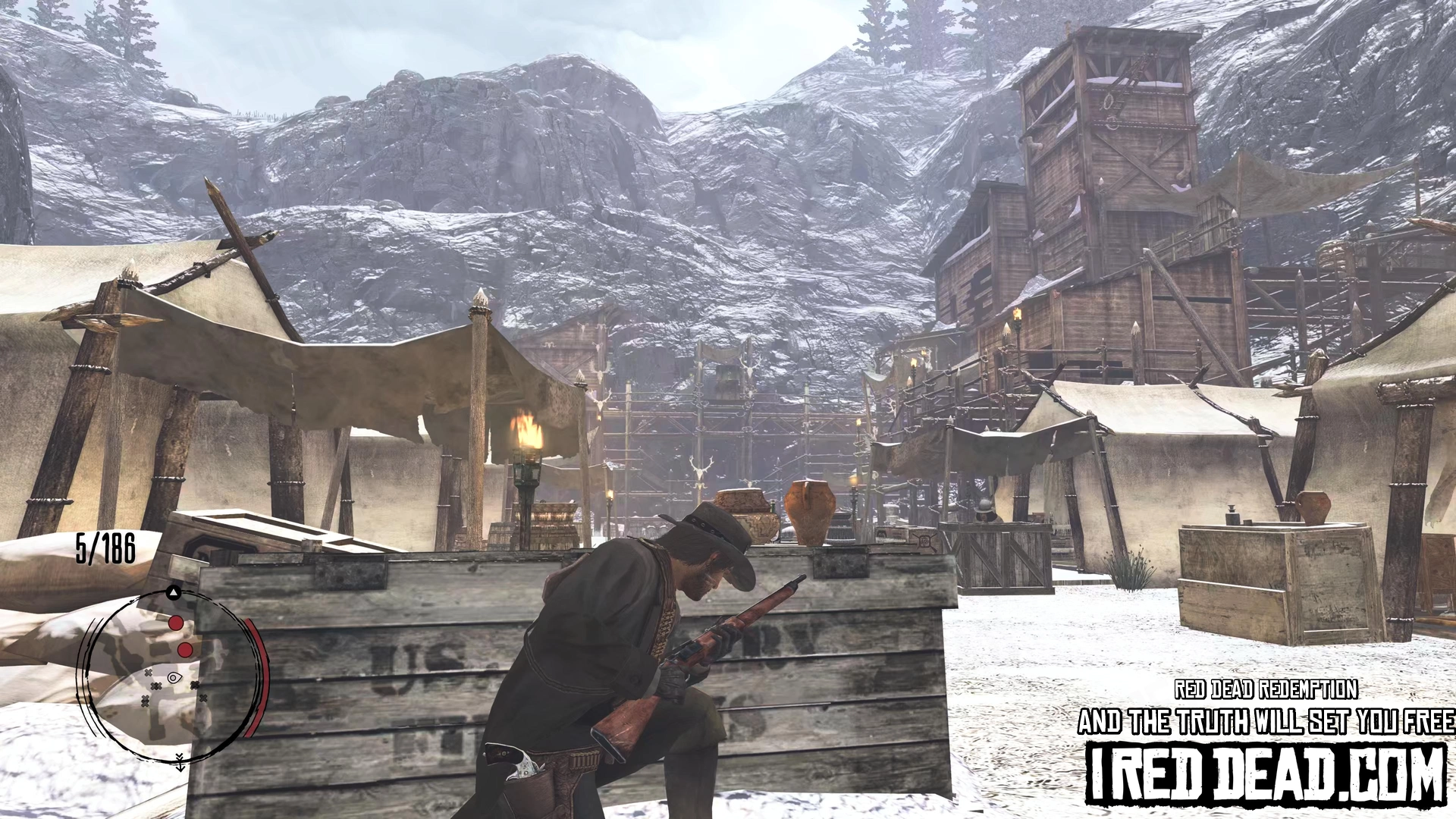Select the north triangle marker on minimap

[174, 593]
